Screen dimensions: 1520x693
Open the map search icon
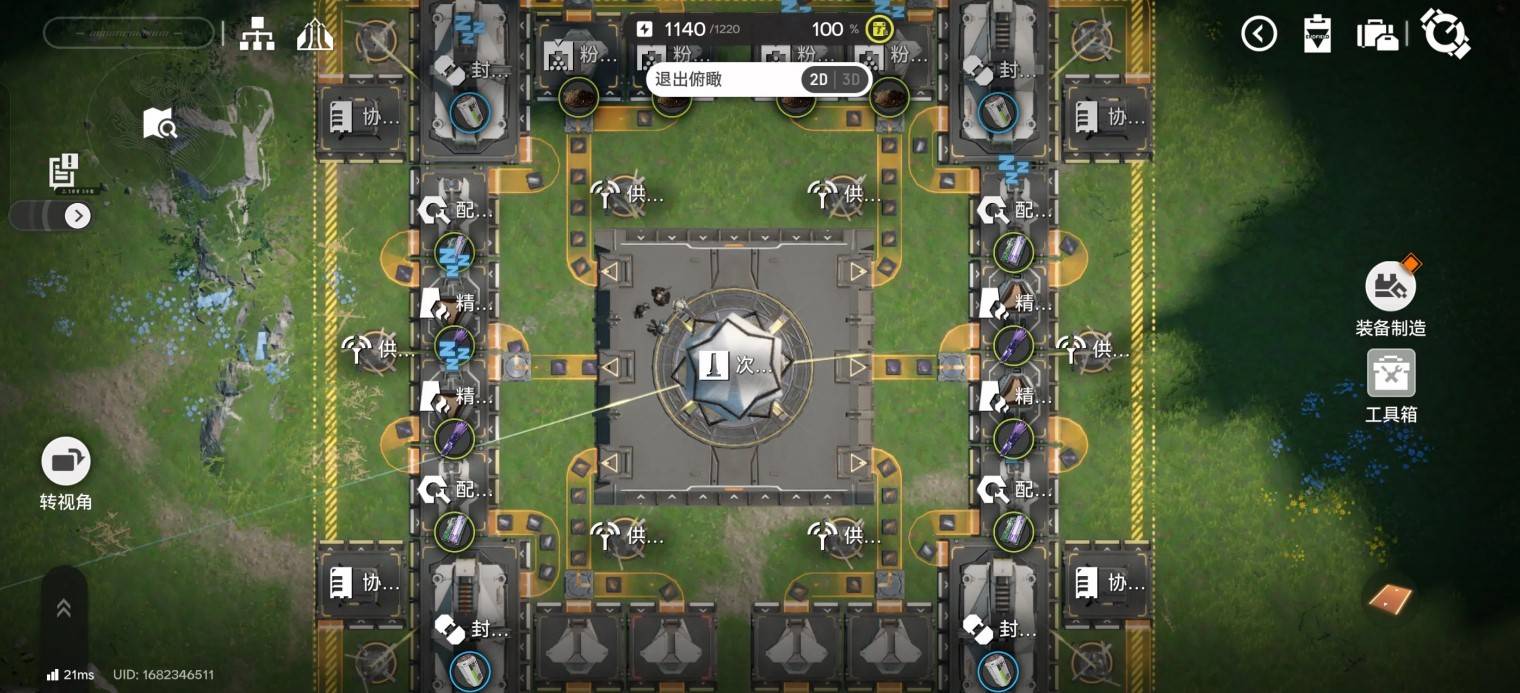pos(160,124)
